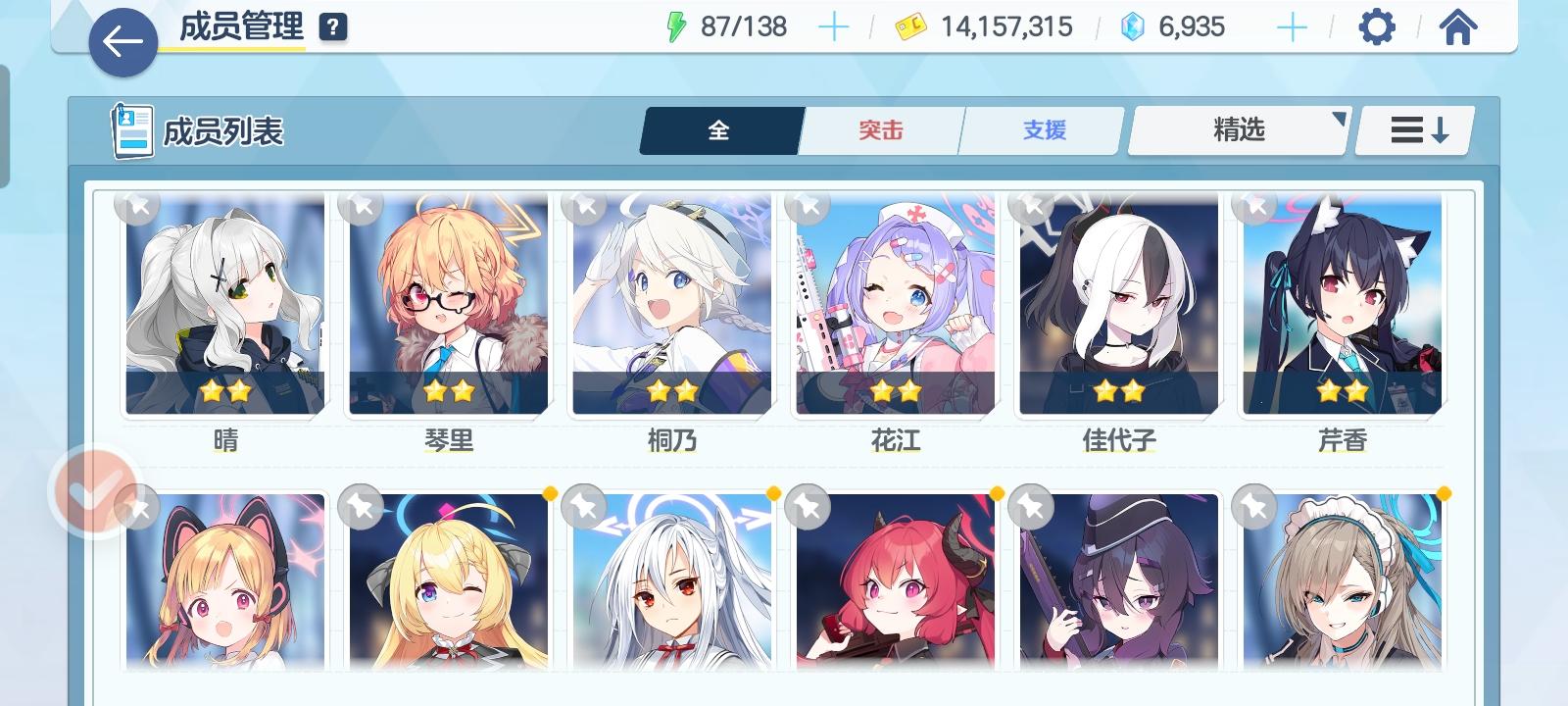Click the back arrow button
Screen dimensions: 1568x706
[121, 43]
